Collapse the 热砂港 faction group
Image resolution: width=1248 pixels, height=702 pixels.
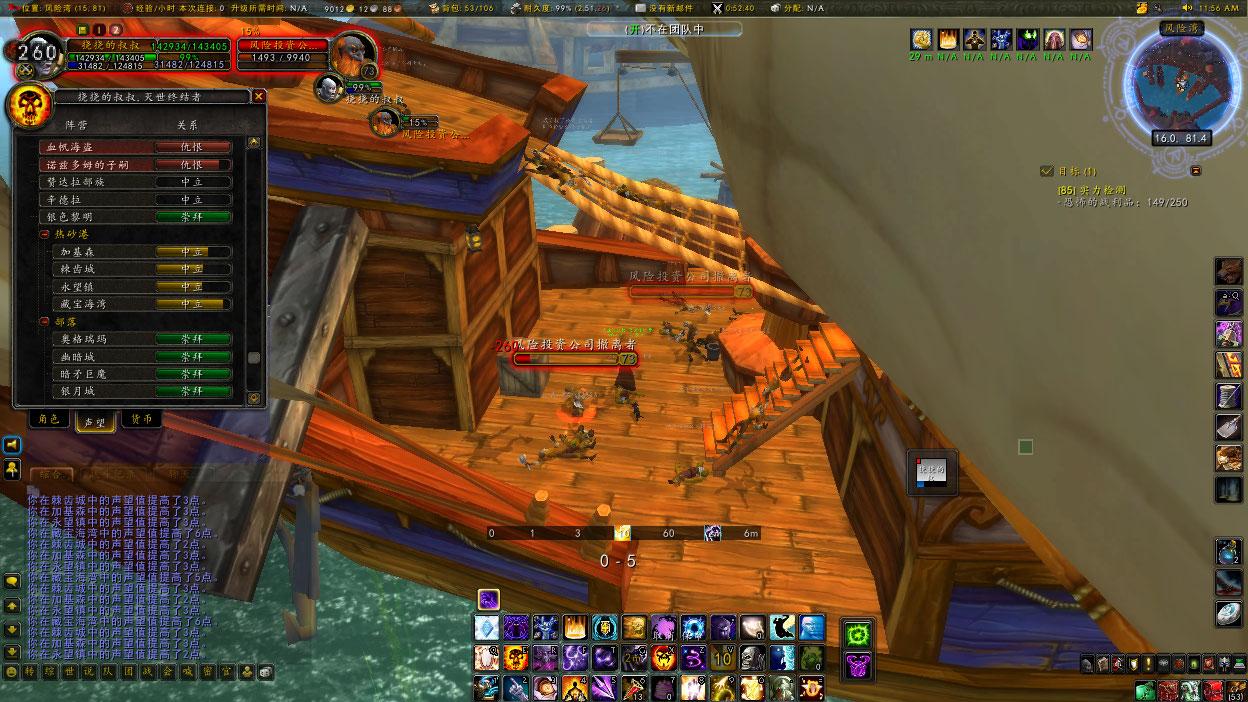tap(45, 234)
